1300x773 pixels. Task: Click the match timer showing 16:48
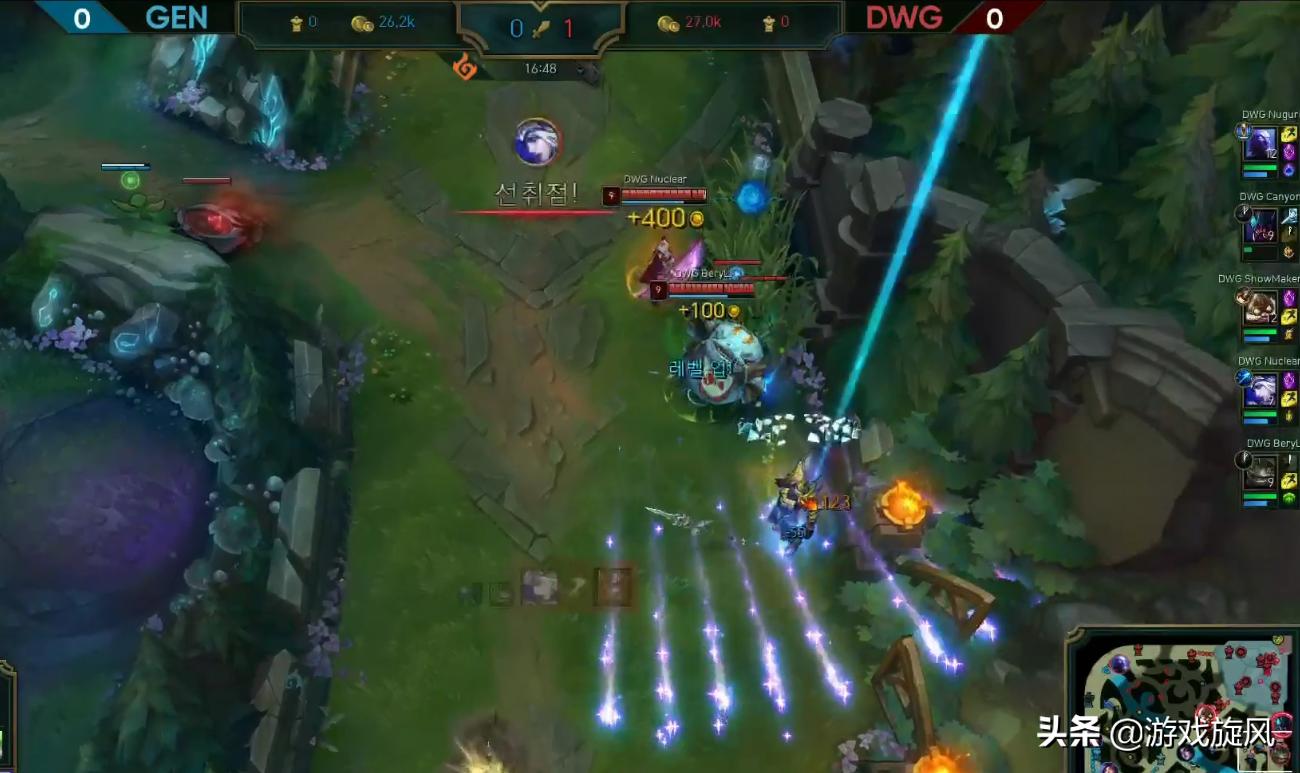click(x=539, y=69)
